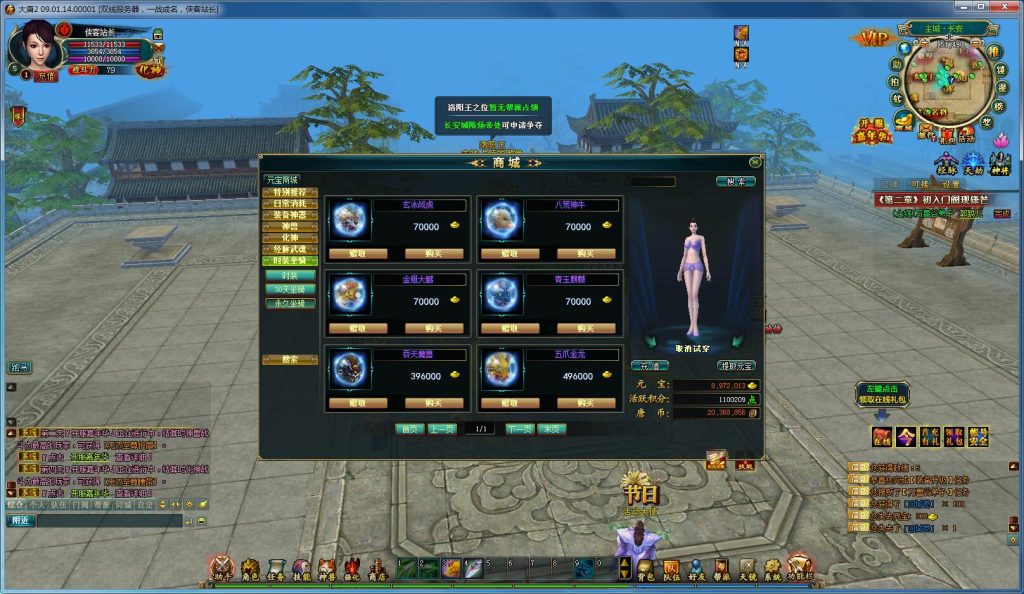Click the 充值 recharge button
1024x594 pixels.
pos(650,366)
